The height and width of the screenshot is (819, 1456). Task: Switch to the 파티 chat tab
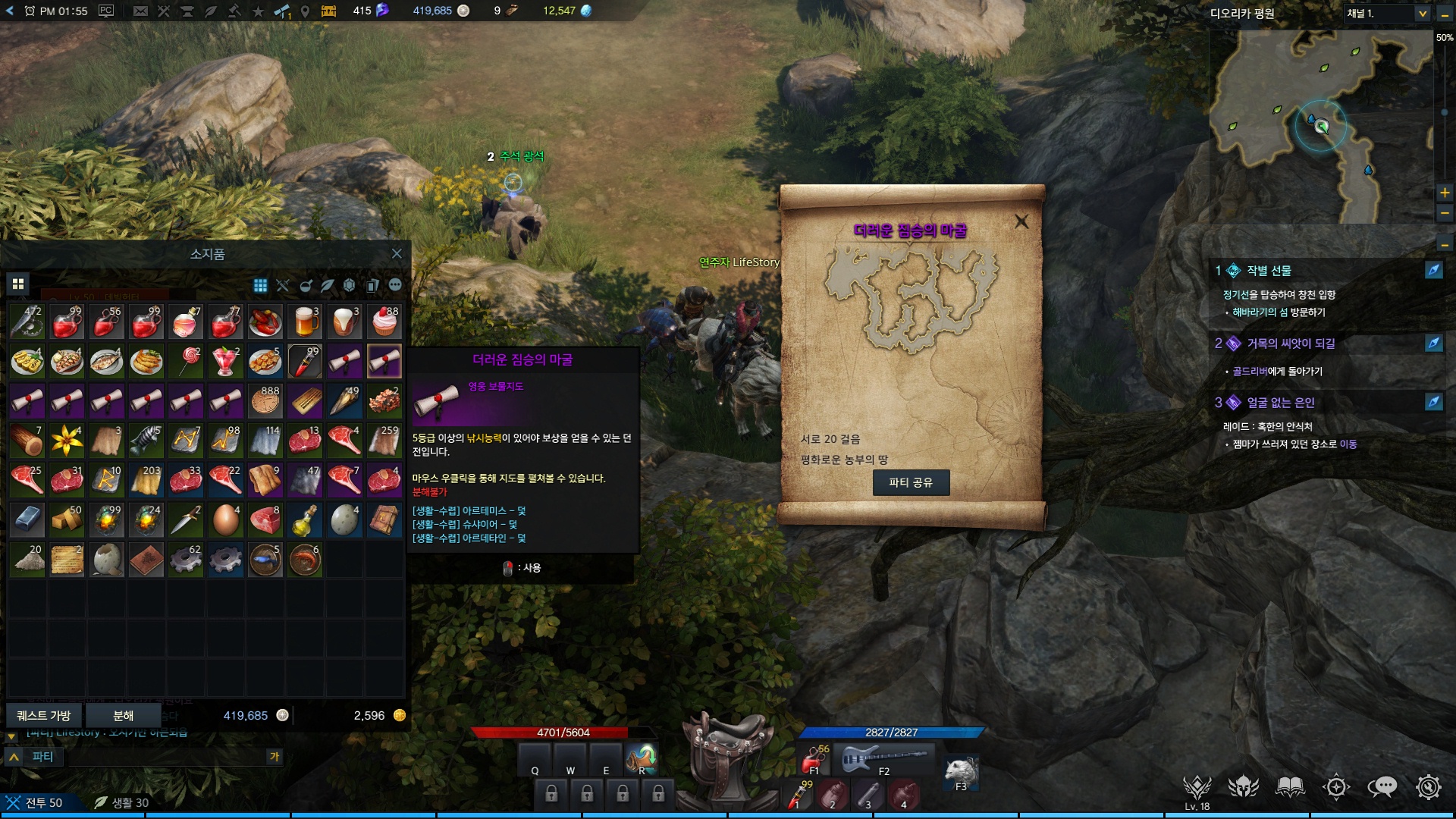click(x=42, y=757)
